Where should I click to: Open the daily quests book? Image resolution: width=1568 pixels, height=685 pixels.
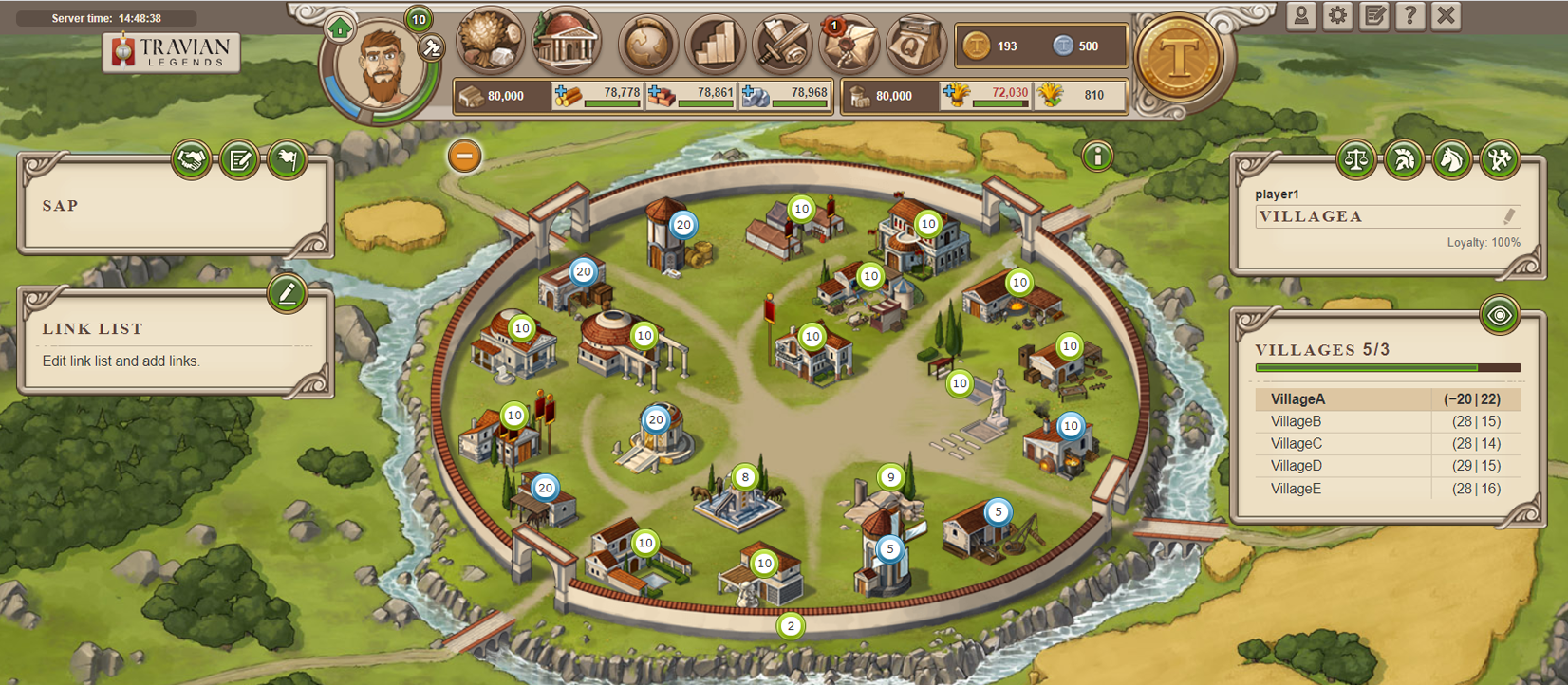pyautogui.click(x=915, y=44)
